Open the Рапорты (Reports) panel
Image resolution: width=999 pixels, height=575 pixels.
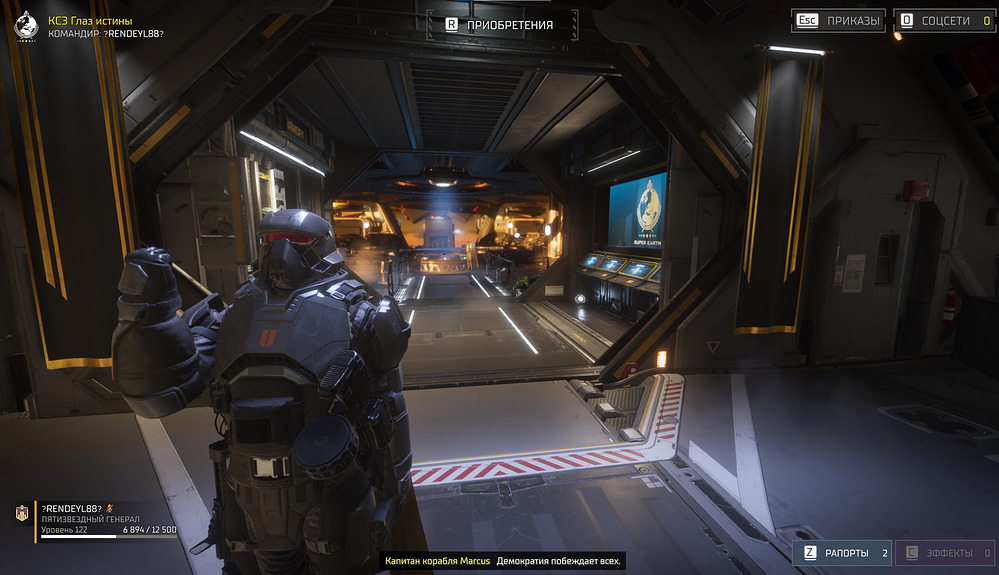(842, 552)
